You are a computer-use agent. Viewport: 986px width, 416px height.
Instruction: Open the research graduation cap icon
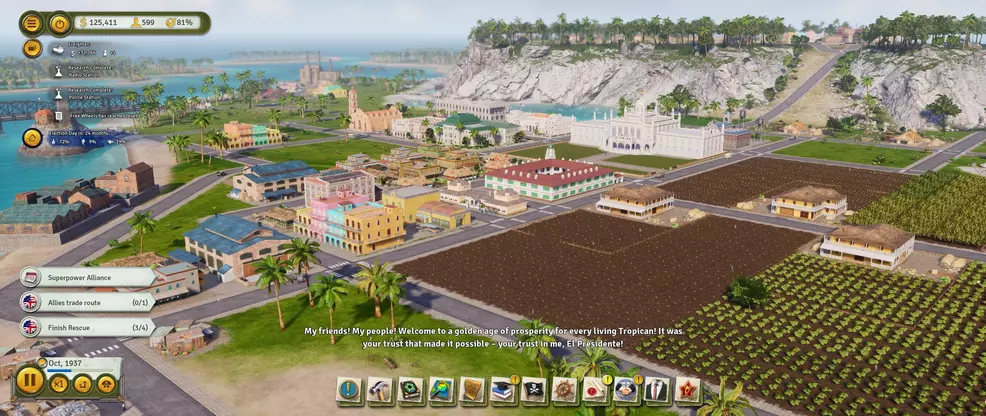503,390
